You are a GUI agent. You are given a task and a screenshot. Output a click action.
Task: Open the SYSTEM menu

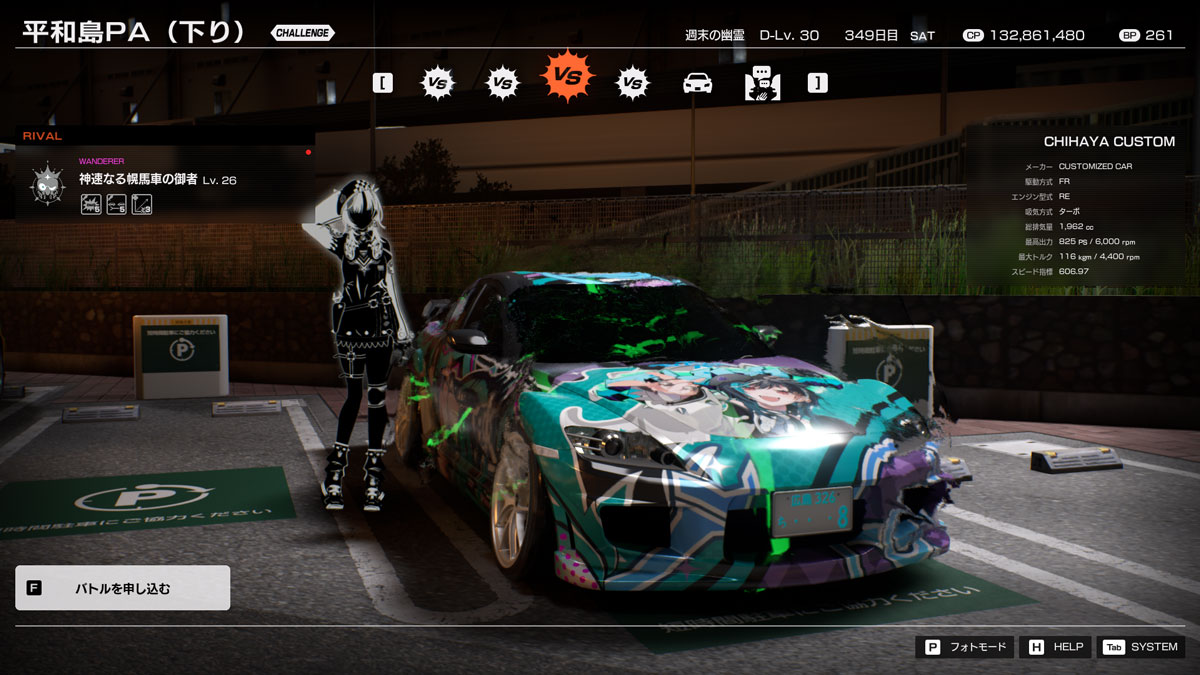(x=1141, y=647)
